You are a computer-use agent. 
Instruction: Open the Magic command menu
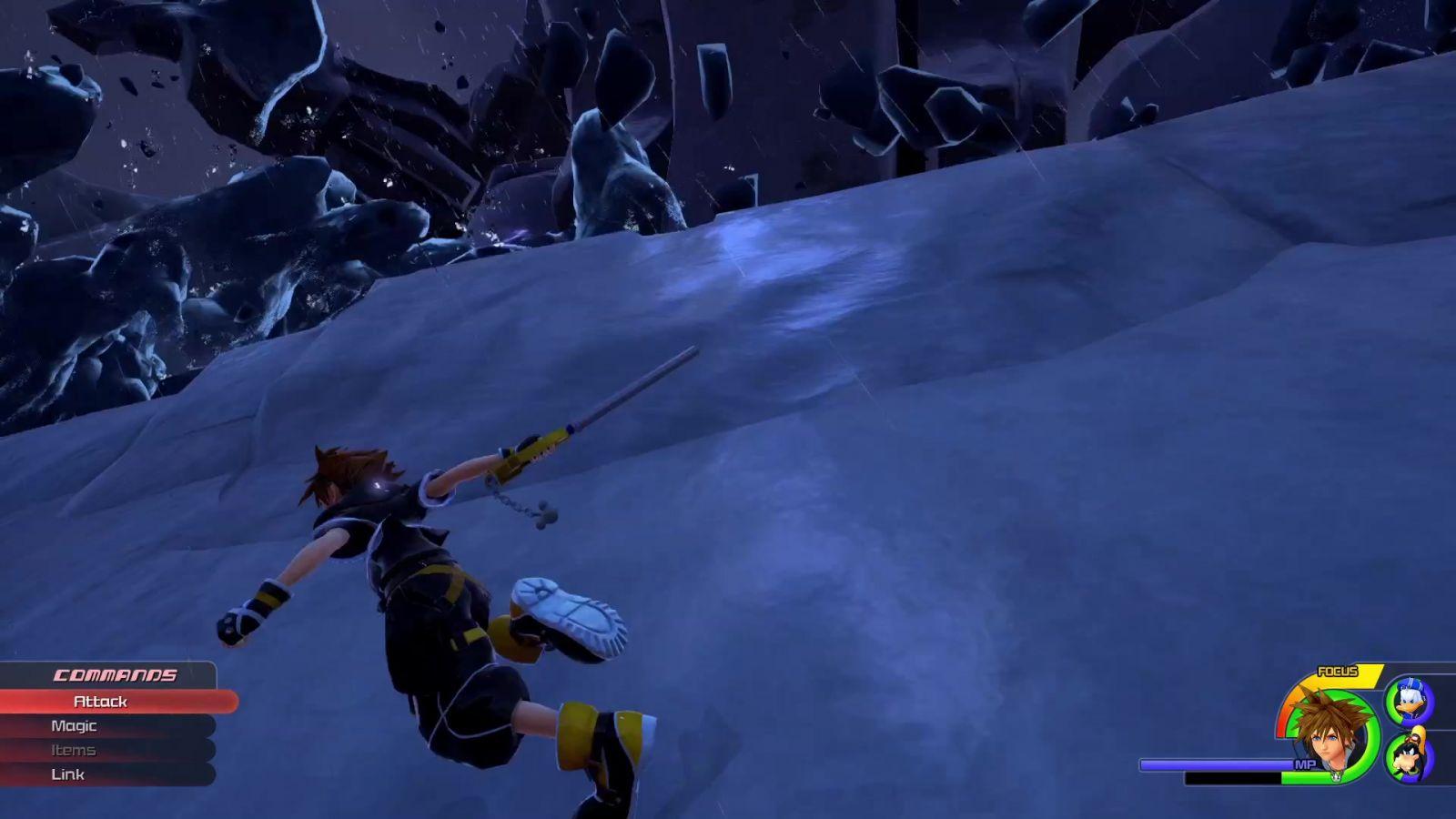click(x=74, y=726)
